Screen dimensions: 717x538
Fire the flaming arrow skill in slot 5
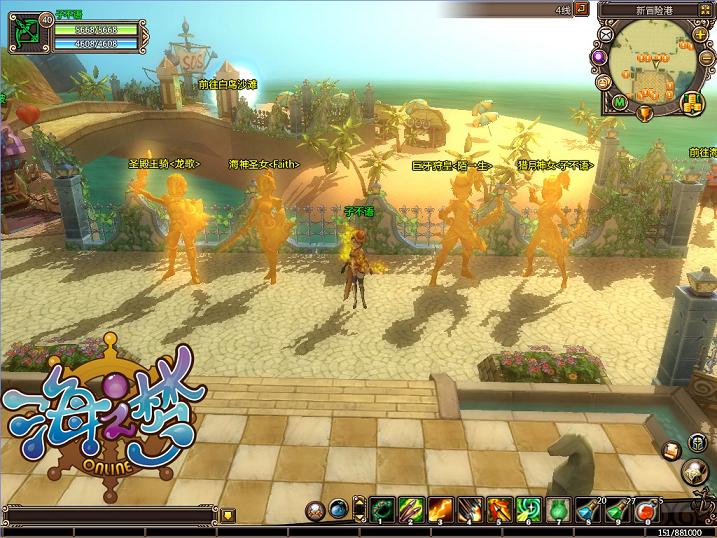click(498, 509)
